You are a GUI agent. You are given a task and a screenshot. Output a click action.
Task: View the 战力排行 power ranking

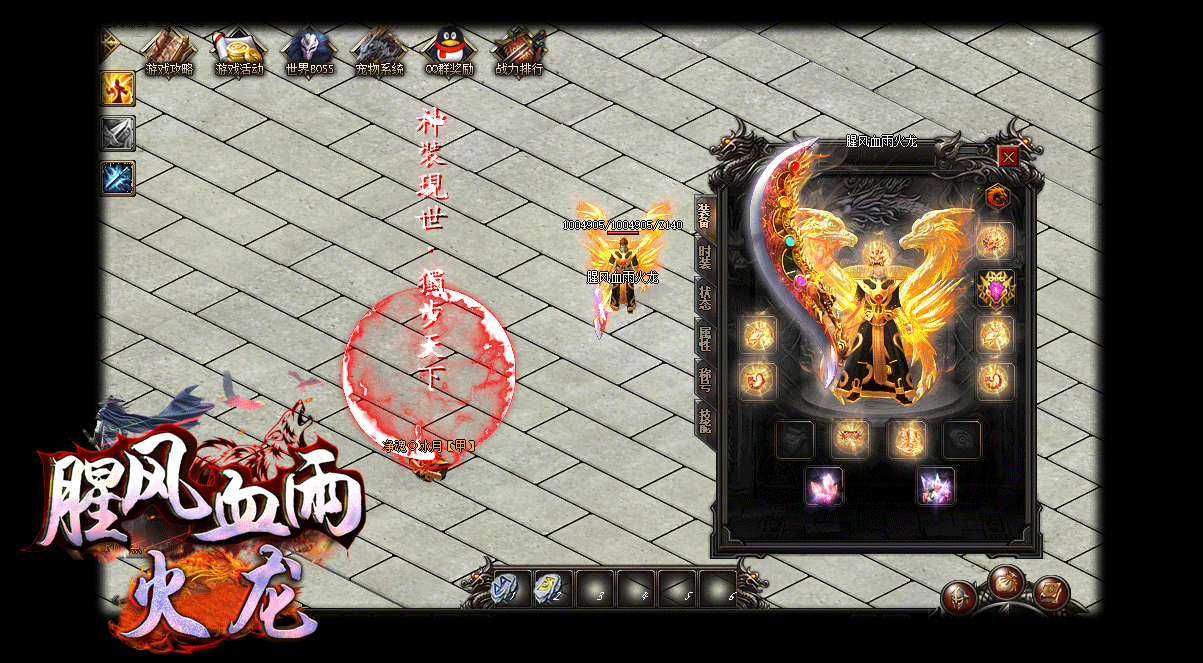[519, 52]
